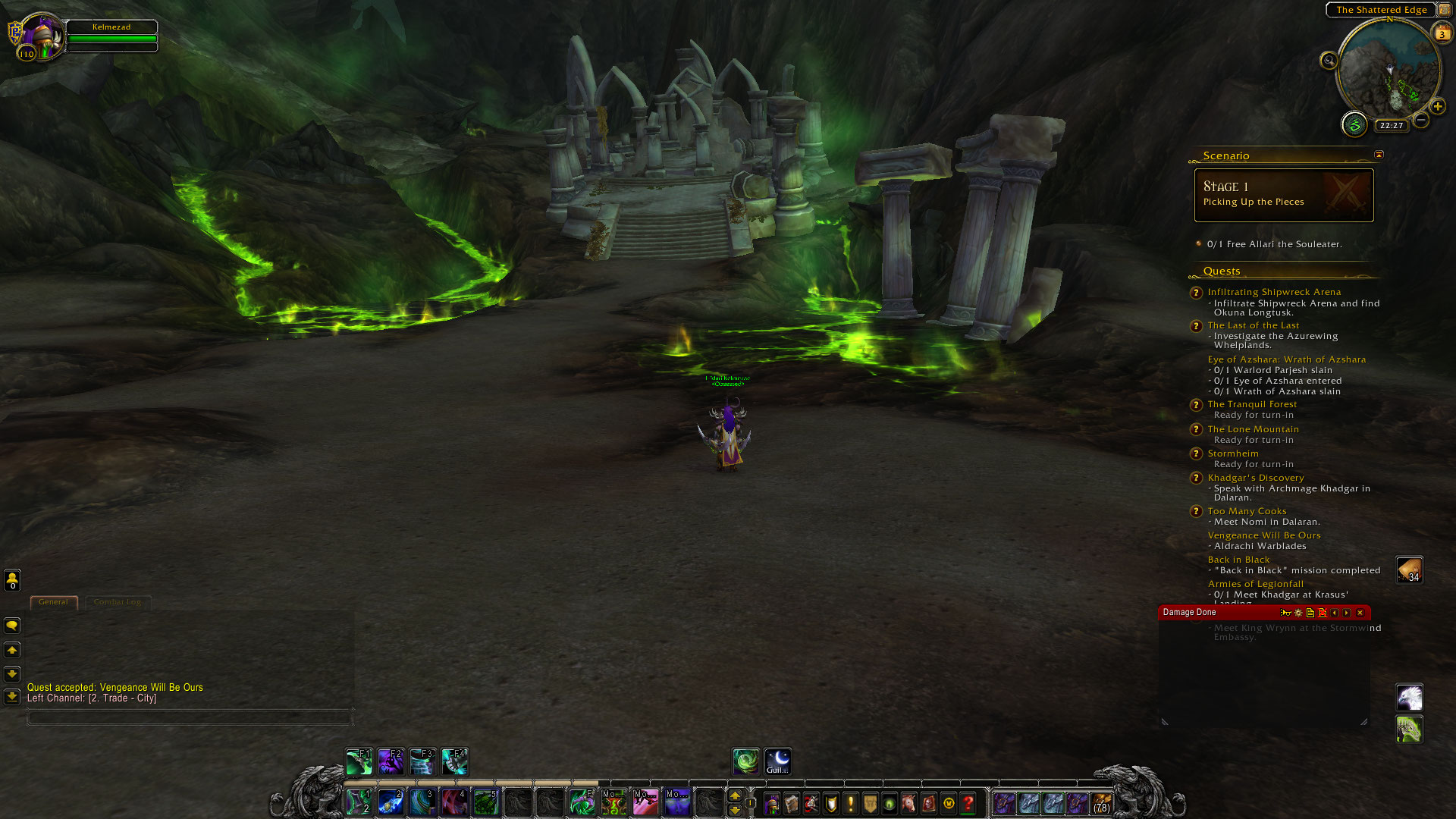Select the Infiltrating Shipwreck Arena quest

[x=1274, y=292]
